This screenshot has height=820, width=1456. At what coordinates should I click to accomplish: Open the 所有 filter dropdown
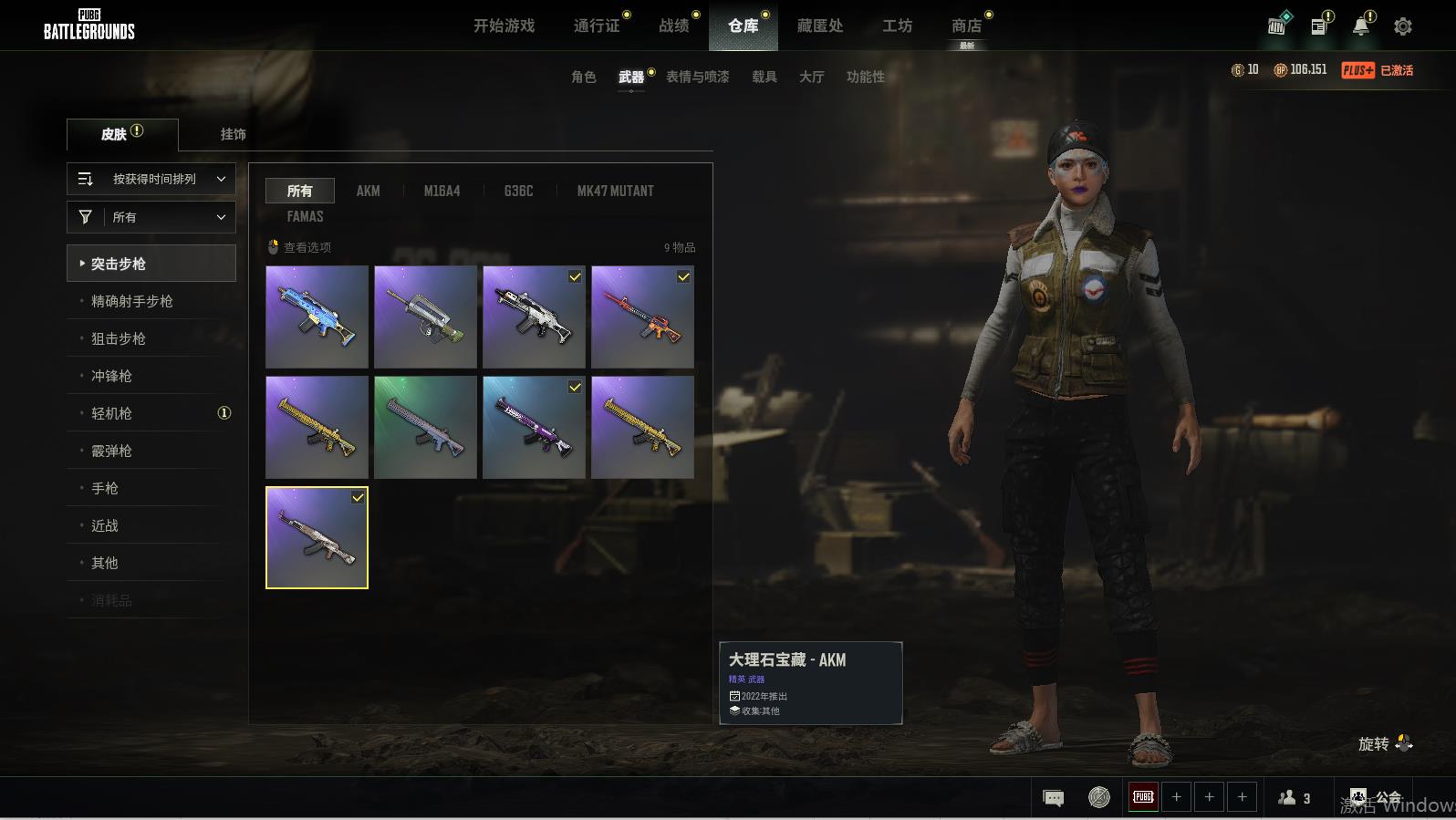tap(151, 217)
